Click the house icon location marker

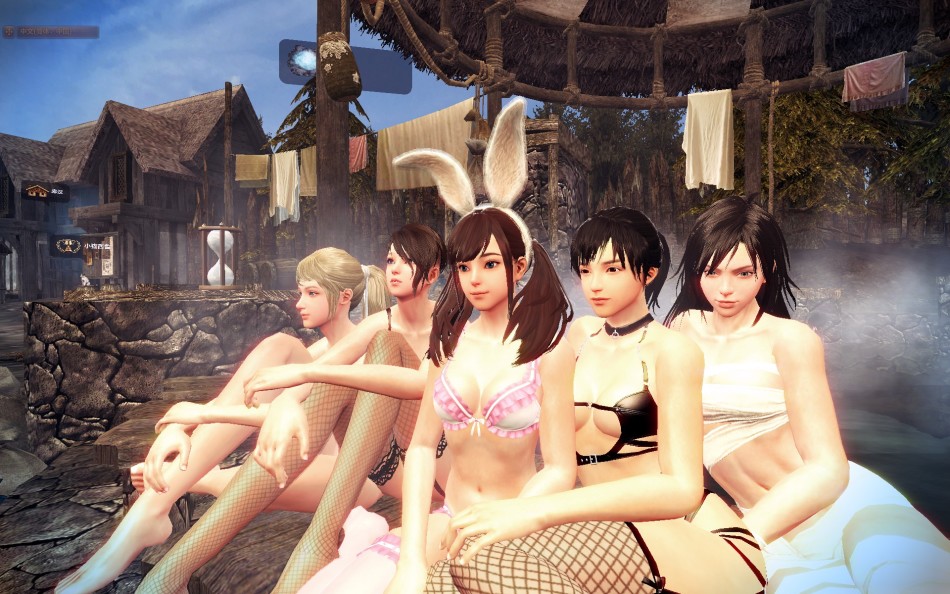tap(38, 190)
